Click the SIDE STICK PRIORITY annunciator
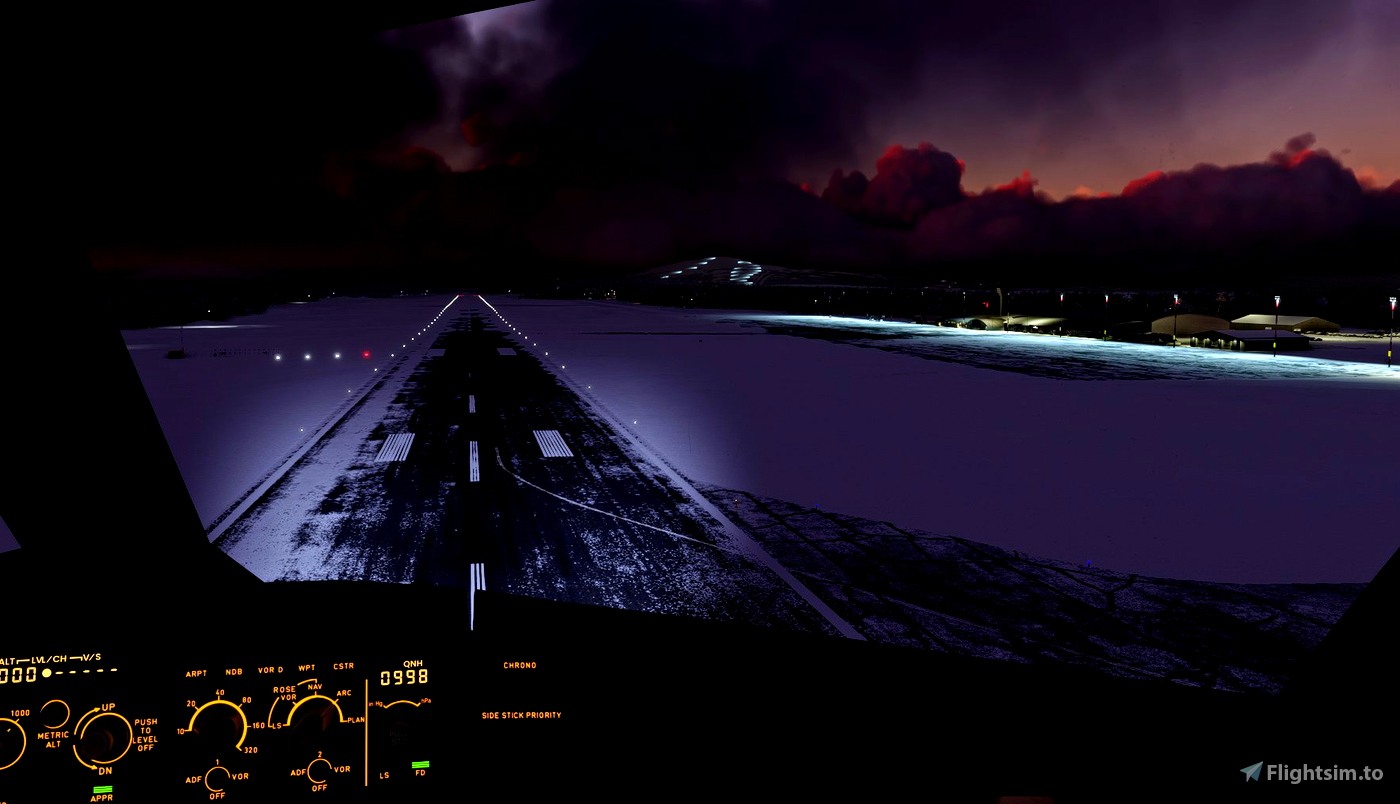Viewport: 1400px width, 804px height. pyautogui.click(x=520, y=714)
